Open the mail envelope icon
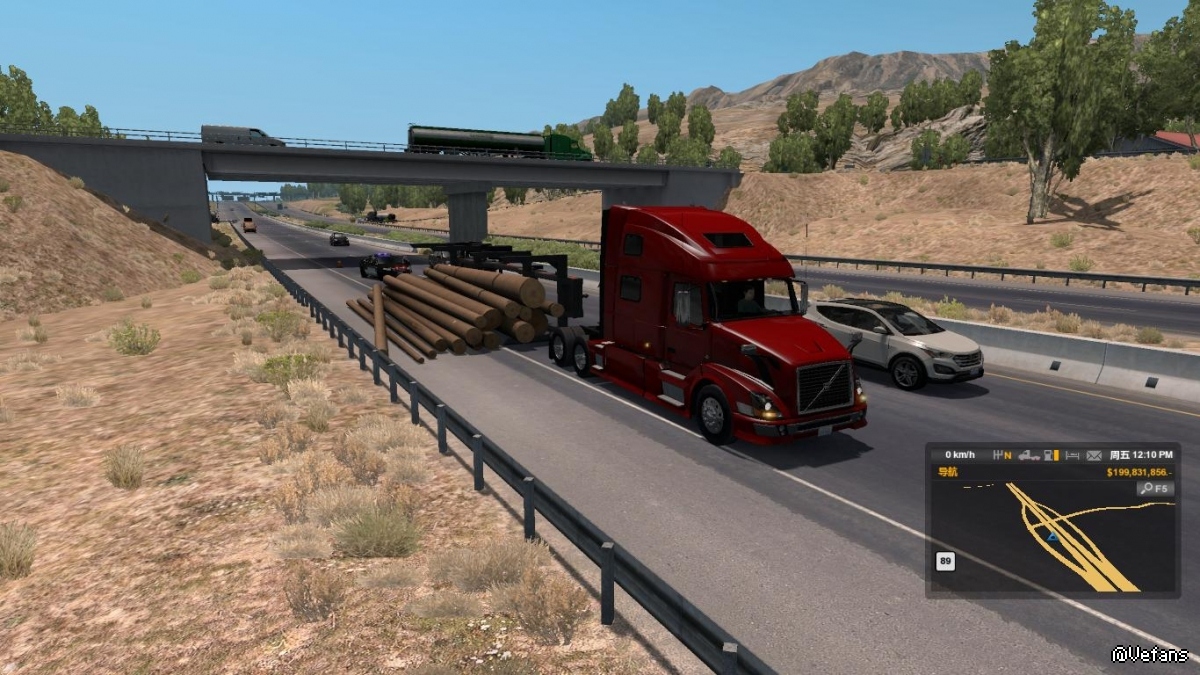1200x675 pixels. click(x=1093, y=455)
